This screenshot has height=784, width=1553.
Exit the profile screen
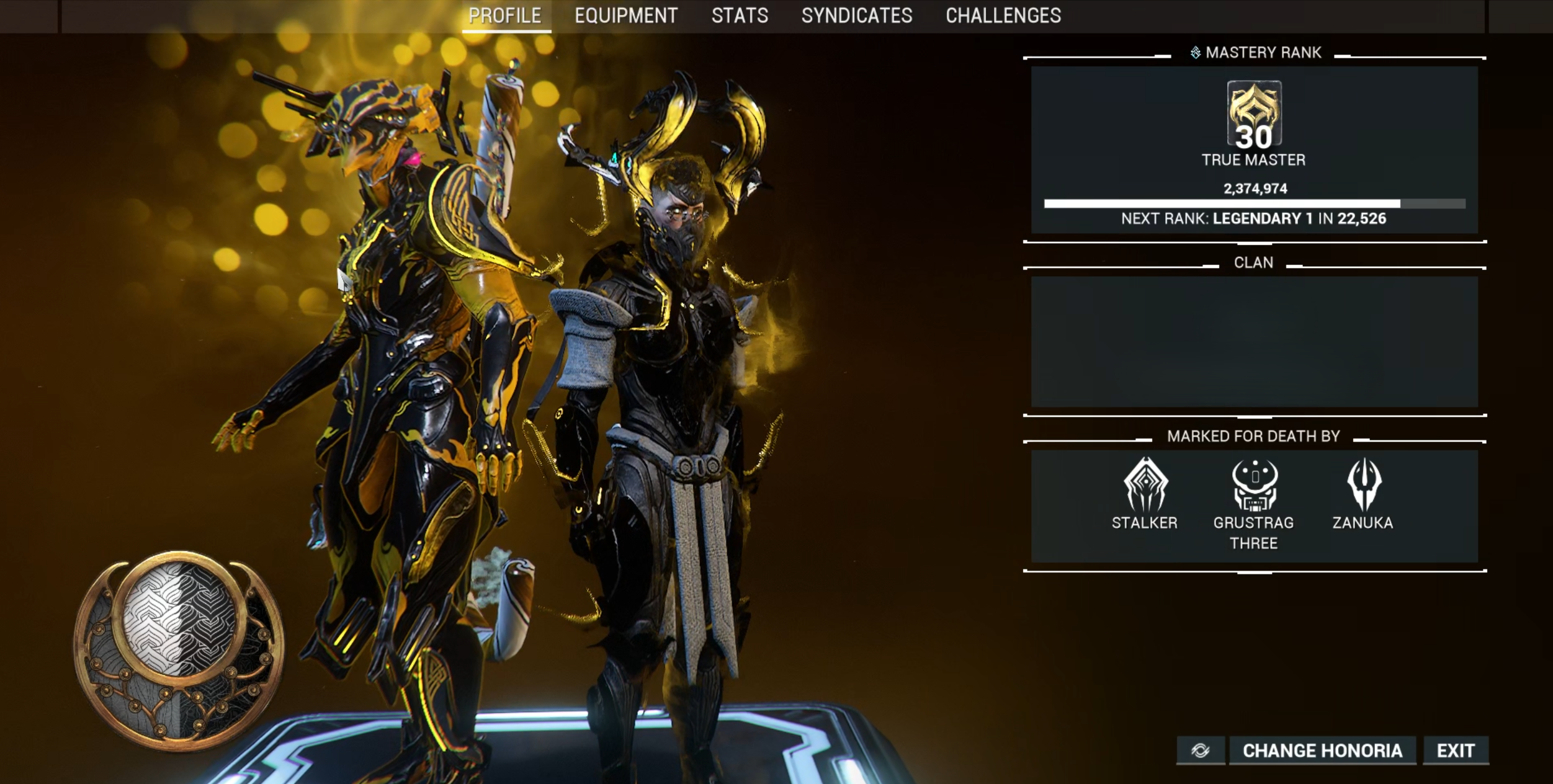coord(1456,751)
